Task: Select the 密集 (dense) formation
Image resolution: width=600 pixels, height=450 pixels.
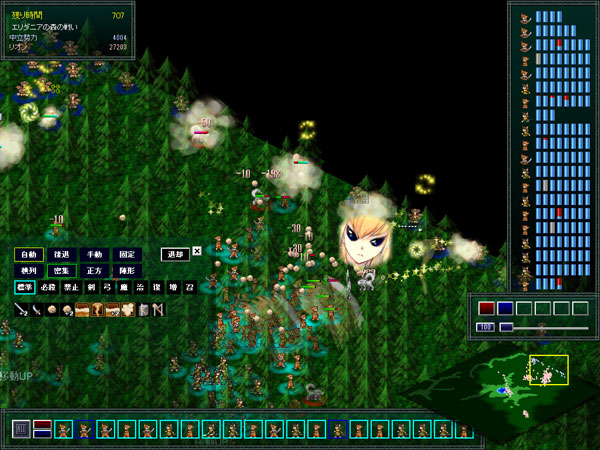Action: [62, 270]
